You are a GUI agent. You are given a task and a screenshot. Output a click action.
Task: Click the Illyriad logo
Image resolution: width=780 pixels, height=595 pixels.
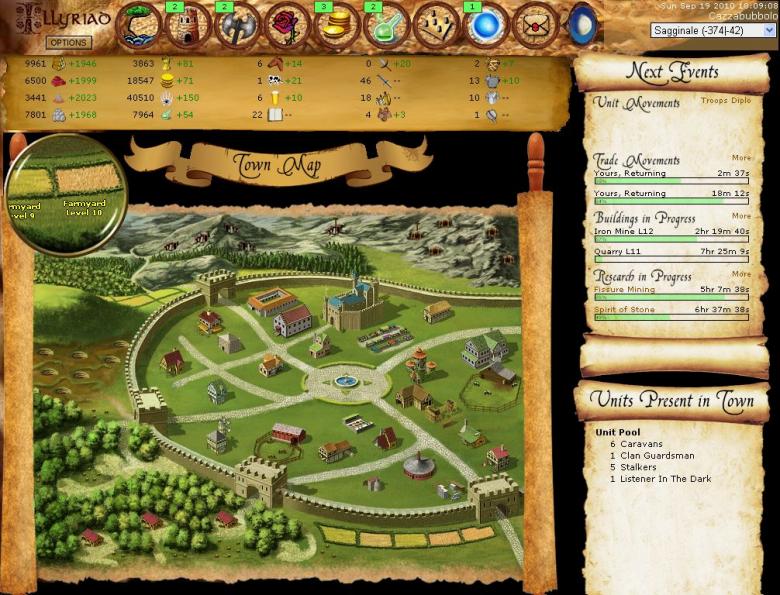[58, 17]
